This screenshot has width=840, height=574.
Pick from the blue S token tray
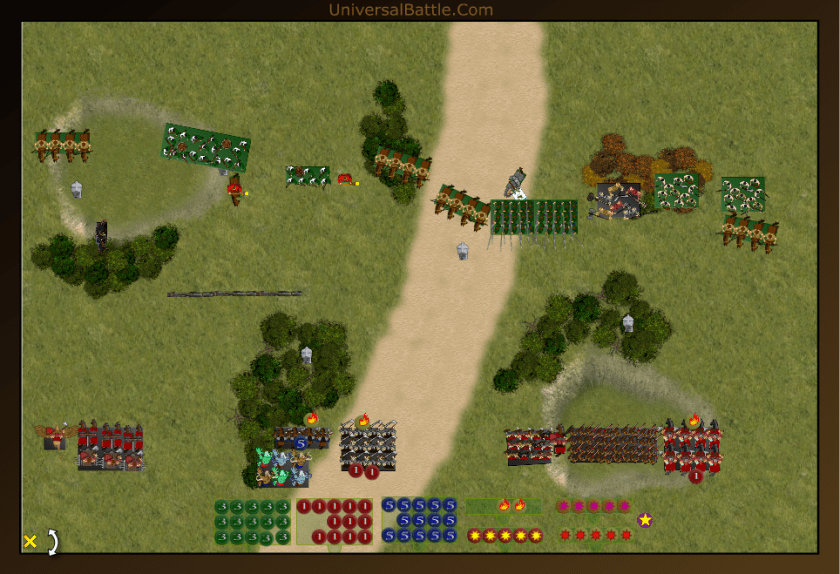pos(419,521)
